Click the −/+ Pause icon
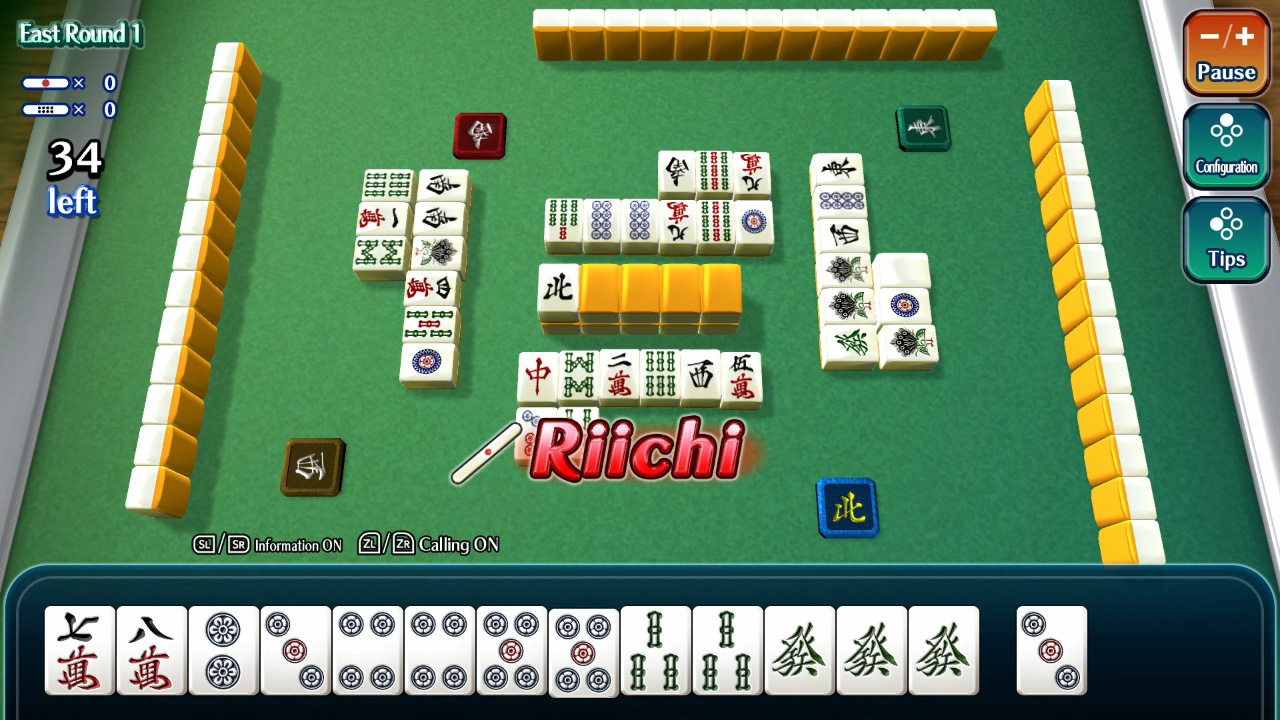Image resolution: width=1280 pixels, height=720 pixels. [1226, 55]
